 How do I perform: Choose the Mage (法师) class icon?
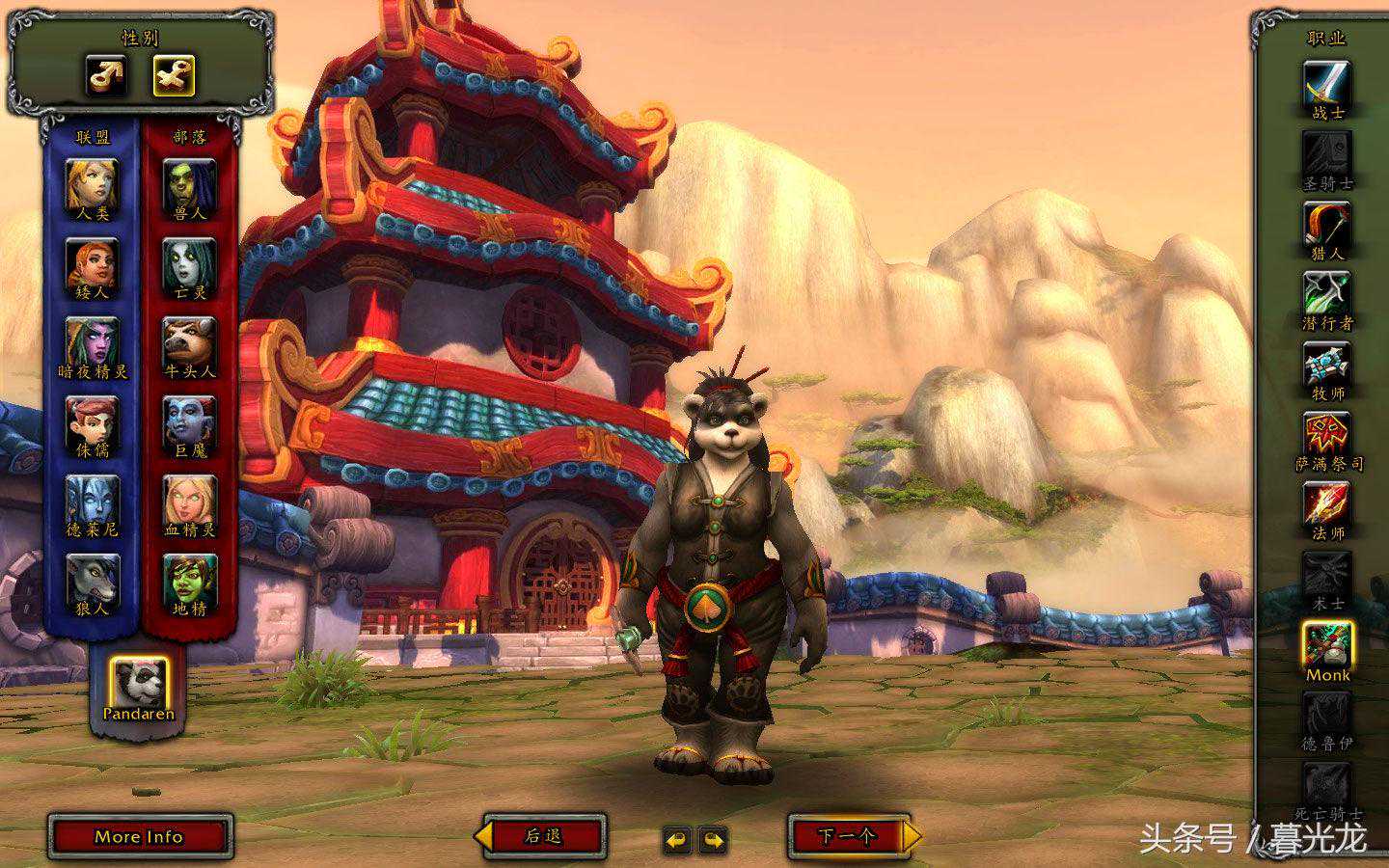click(1327, 504)
